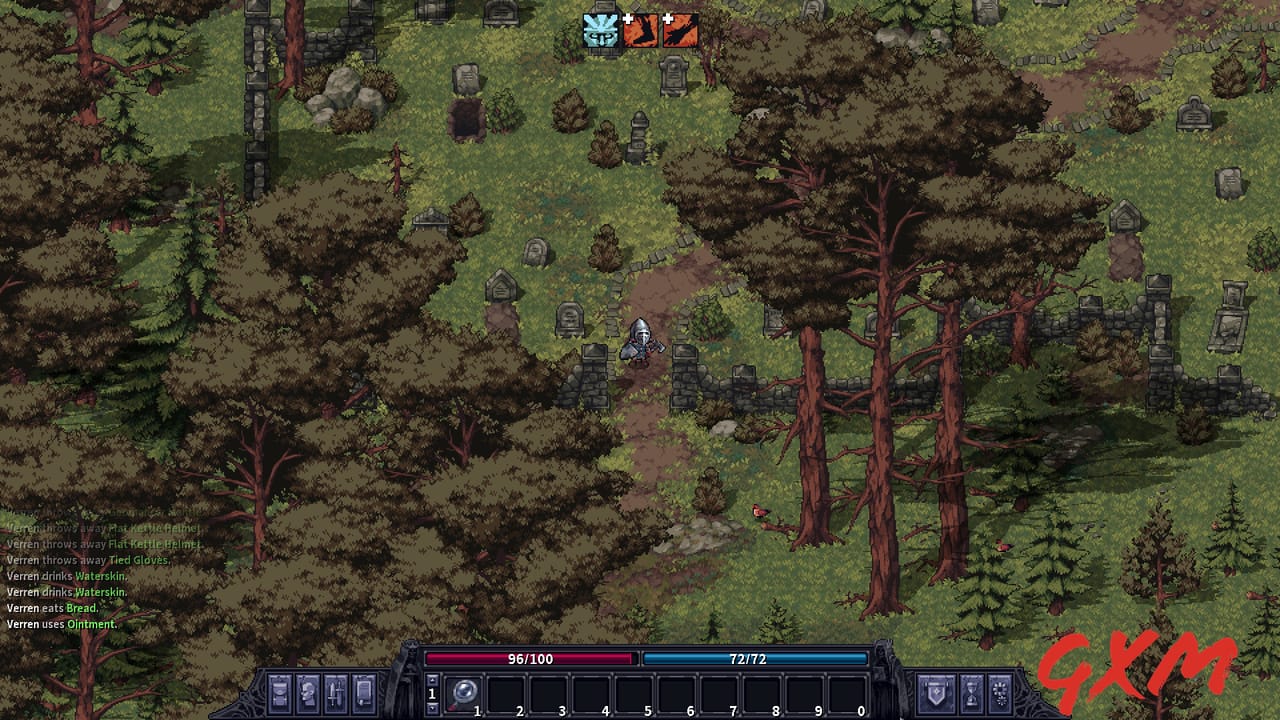The width and height of the screenshot is (1280, 720).
Task: Select the magnifying glass in hotbar slot 1
Action: 463,693
